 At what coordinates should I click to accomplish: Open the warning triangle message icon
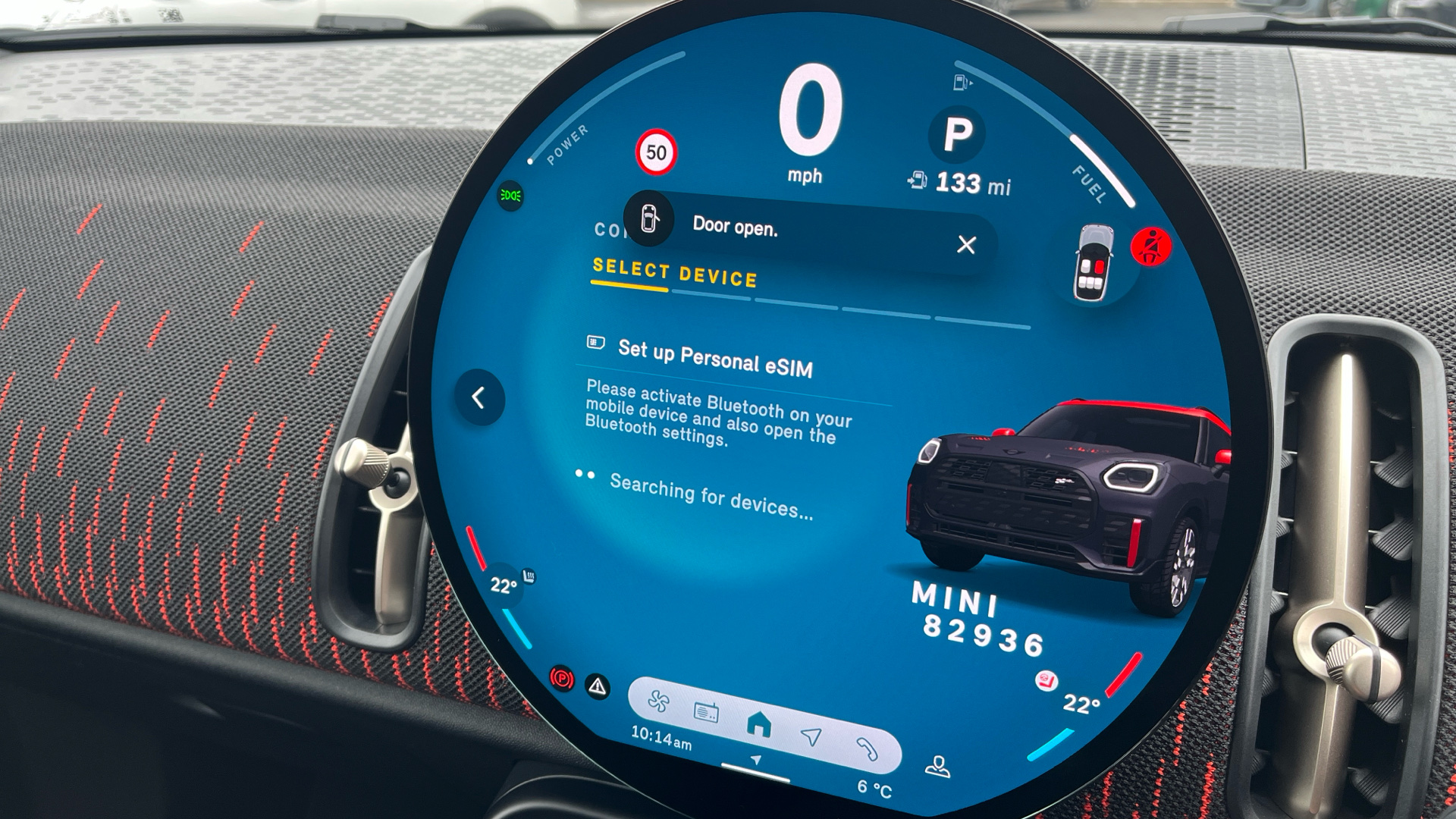click(598, 687)
